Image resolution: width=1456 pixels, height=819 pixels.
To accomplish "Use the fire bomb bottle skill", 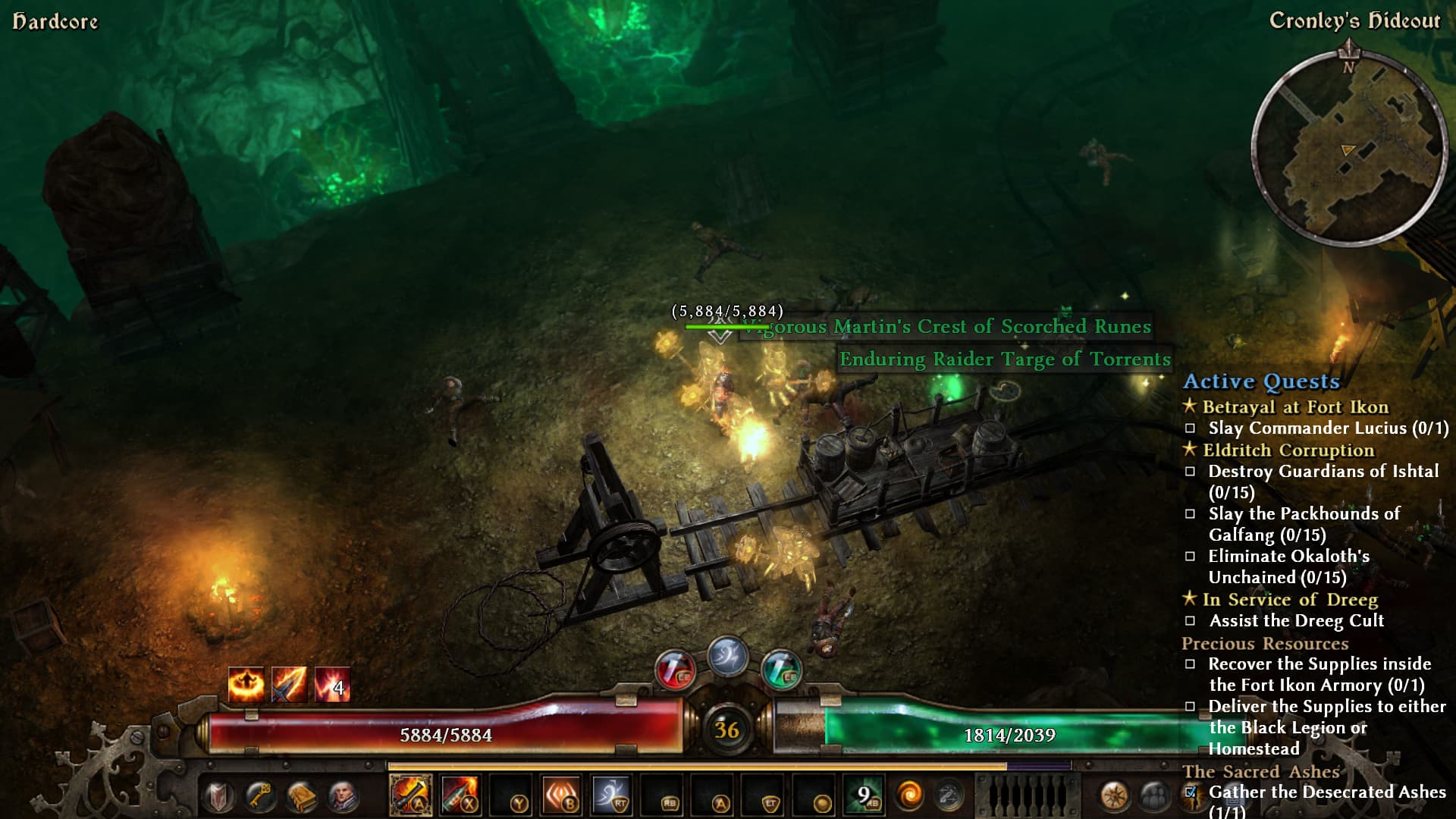I will coord(460,795).
